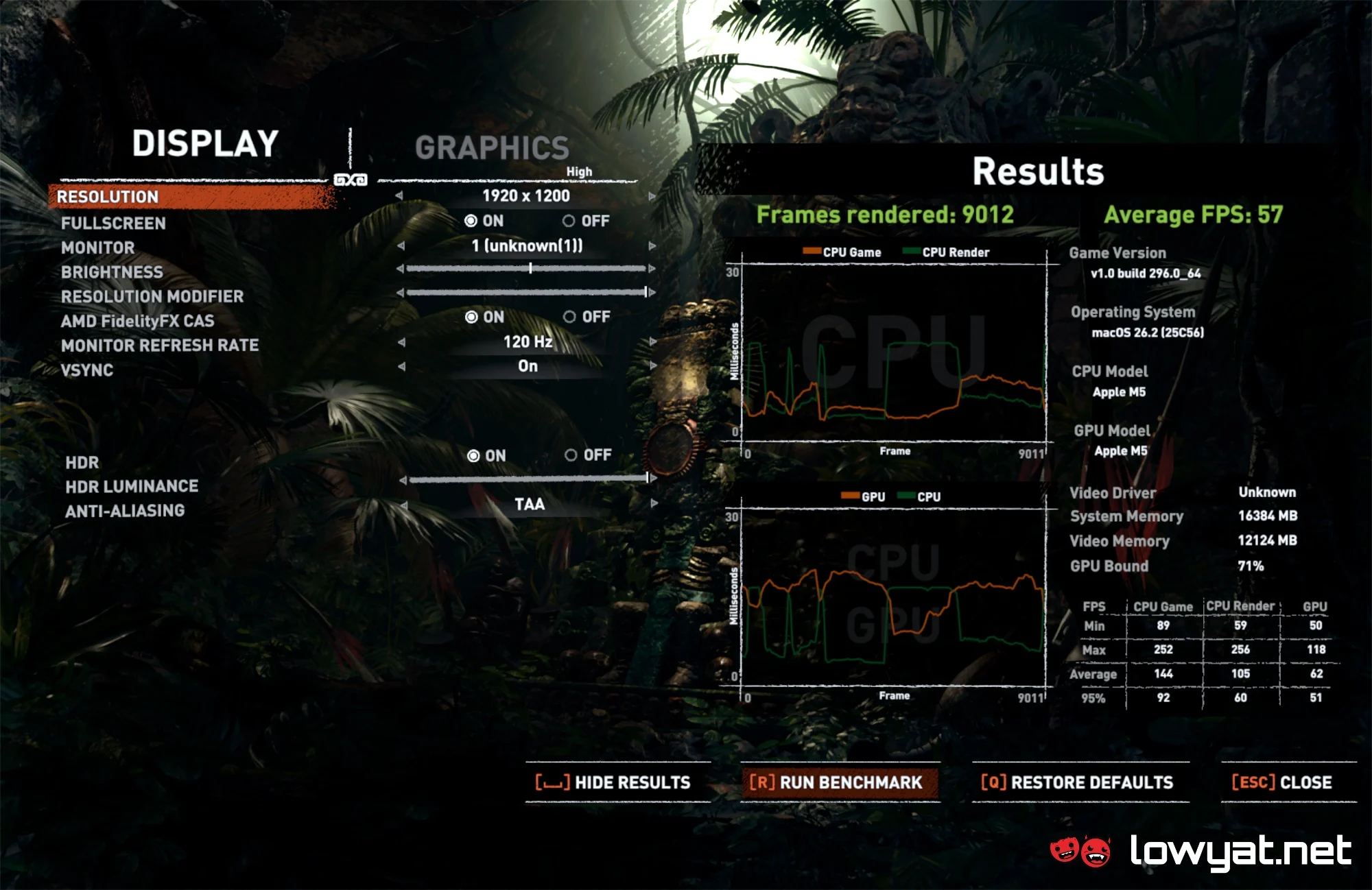Click the Resolution Modifier slider
The width and height of the screenshot is (1372, 890).
click(526, 293)
